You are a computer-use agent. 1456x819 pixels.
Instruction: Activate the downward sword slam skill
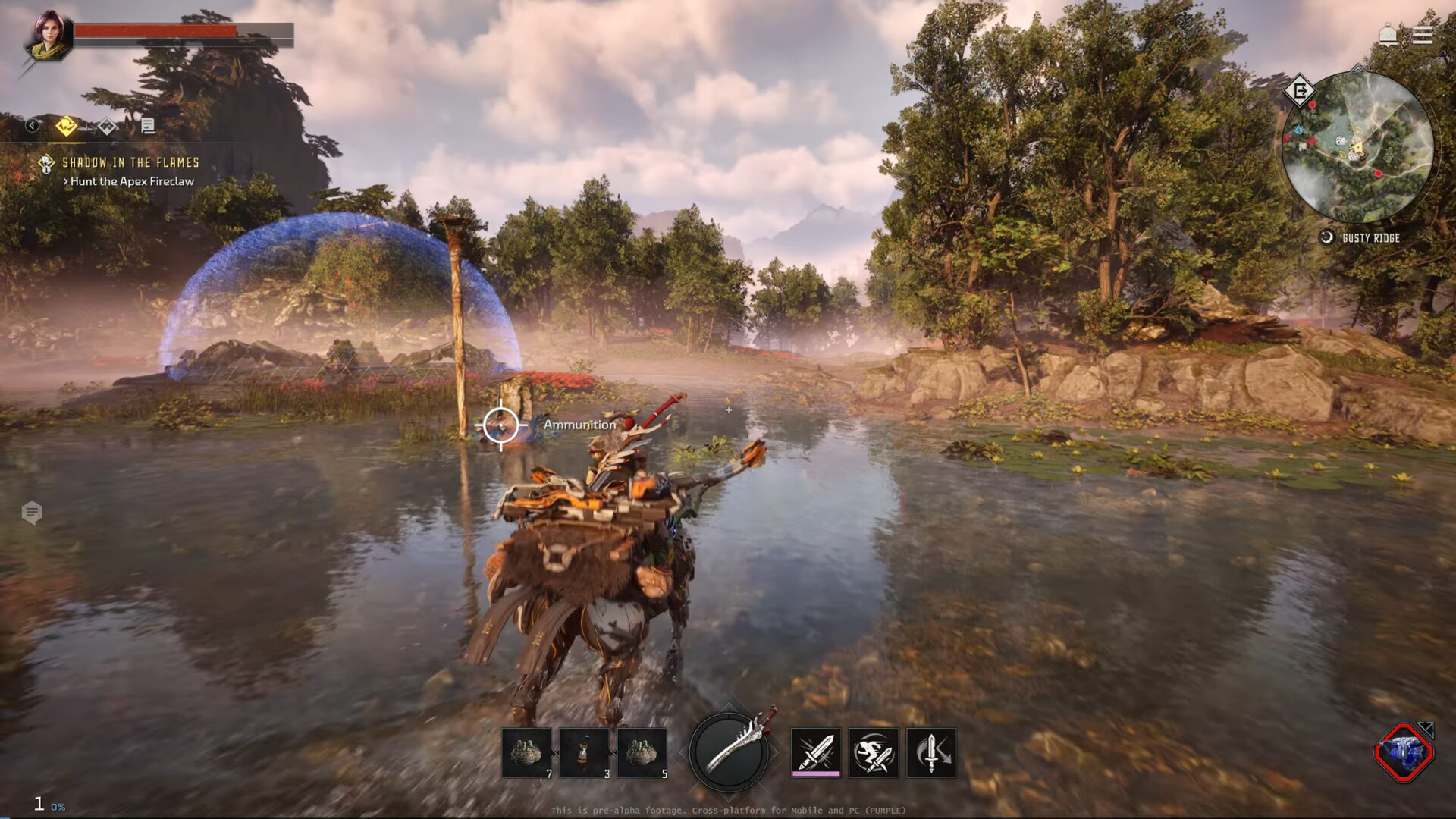tap(931, 753)
